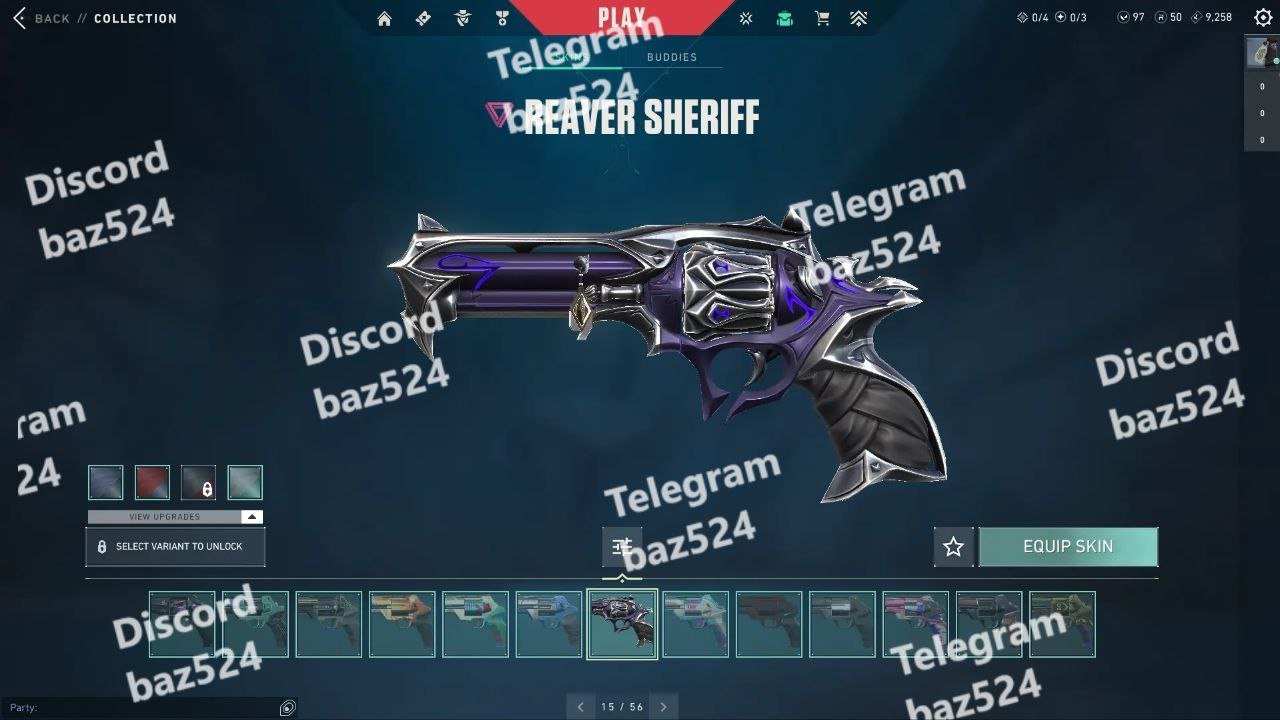
Task: Pick the teal-white variant swatch
Action: point(245,483)
